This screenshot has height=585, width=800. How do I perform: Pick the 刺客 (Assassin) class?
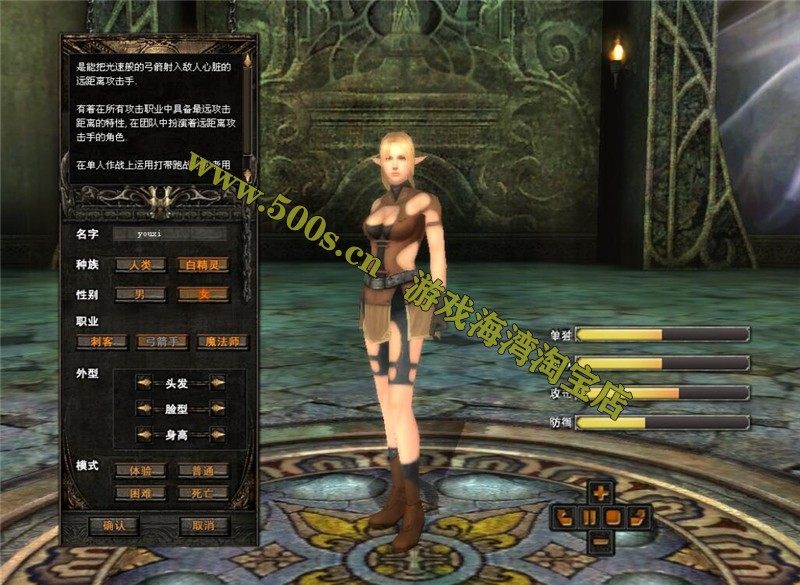click(101, 341)
